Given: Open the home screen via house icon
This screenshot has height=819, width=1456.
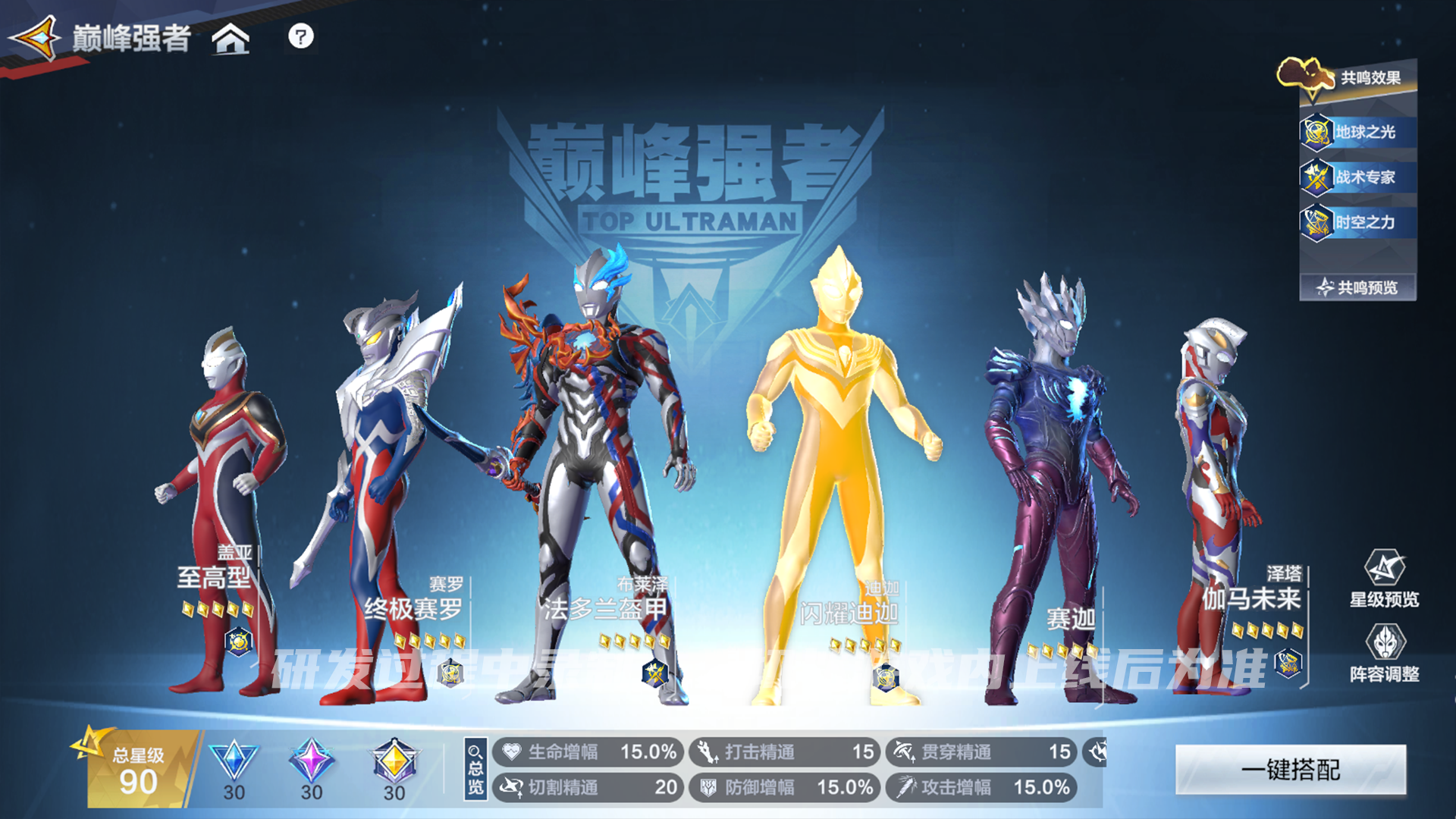Looking at the screenshot, I should (x=231, y=38).
